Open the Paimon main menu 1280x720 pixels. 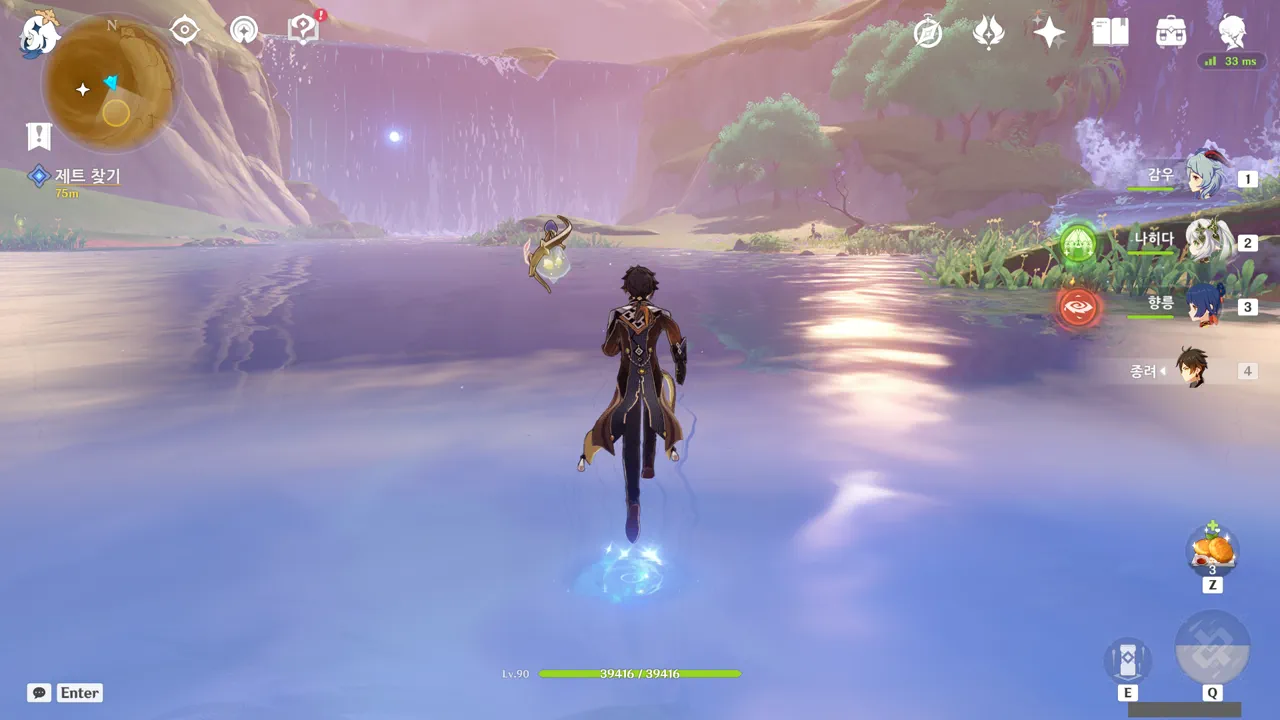pos(39,35)
